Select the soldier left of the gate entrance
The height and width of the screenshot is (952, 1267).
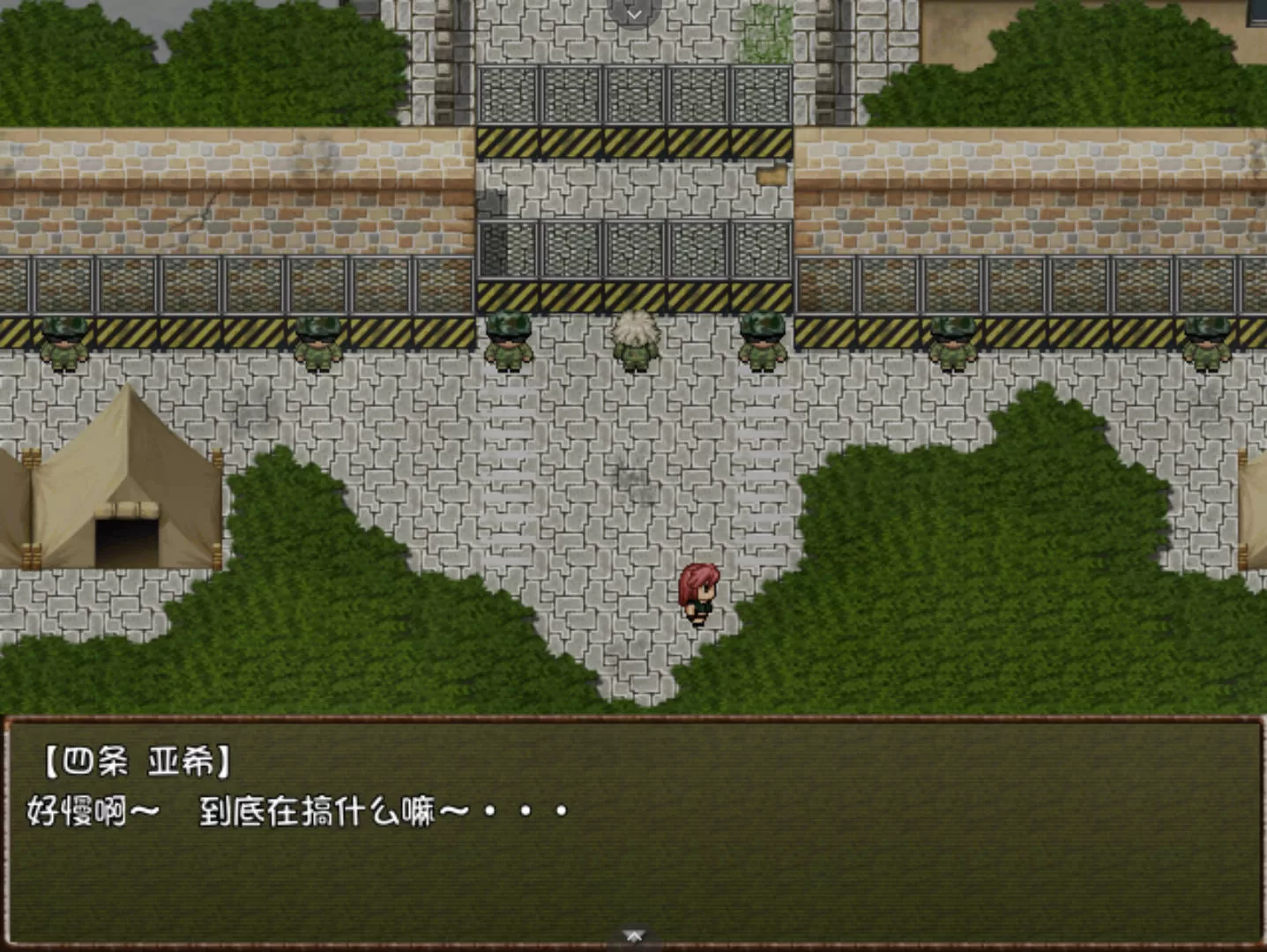pyautogui.click(x=509, y=344)
